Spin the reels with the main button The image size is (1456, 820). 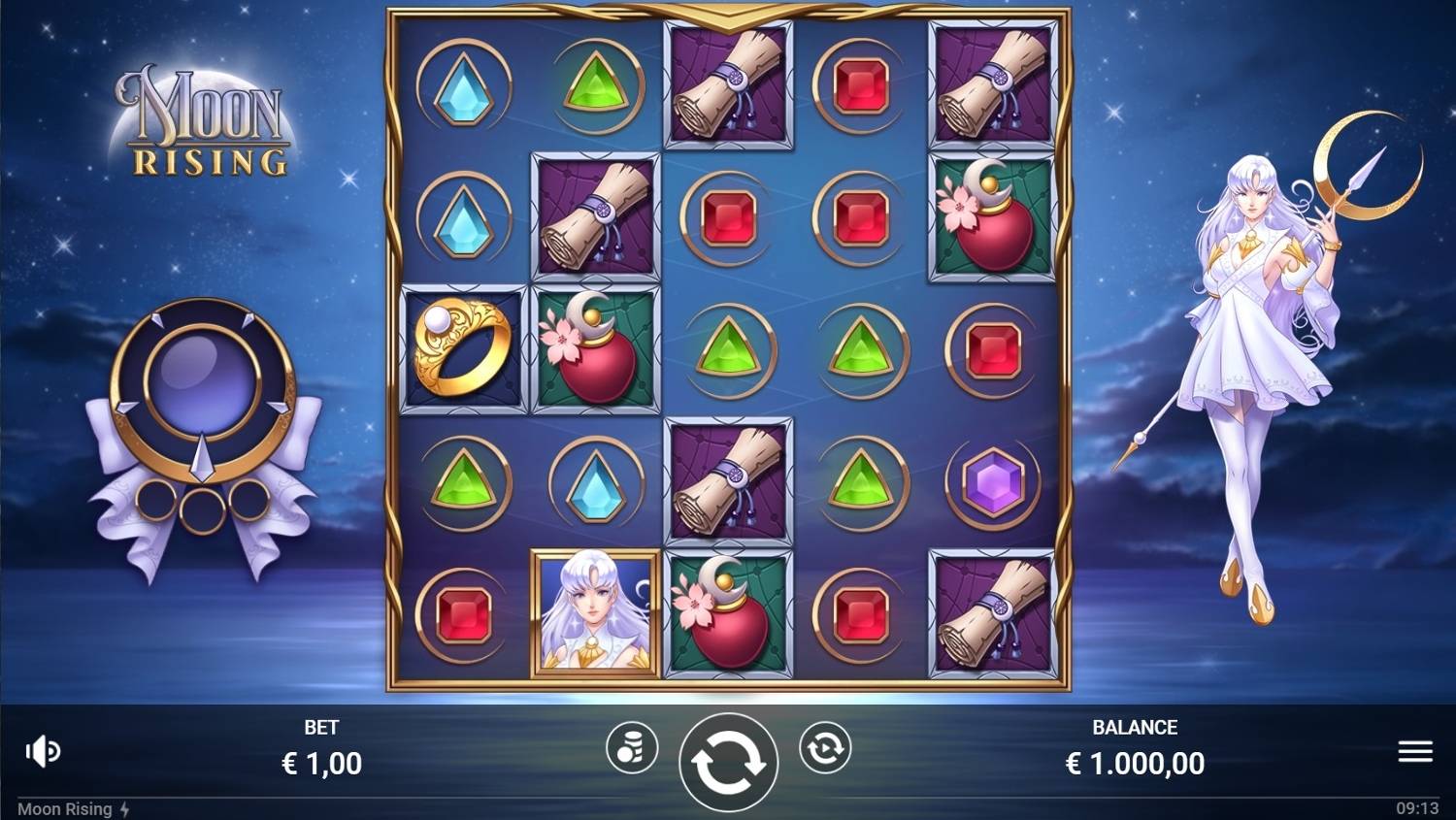728,762
